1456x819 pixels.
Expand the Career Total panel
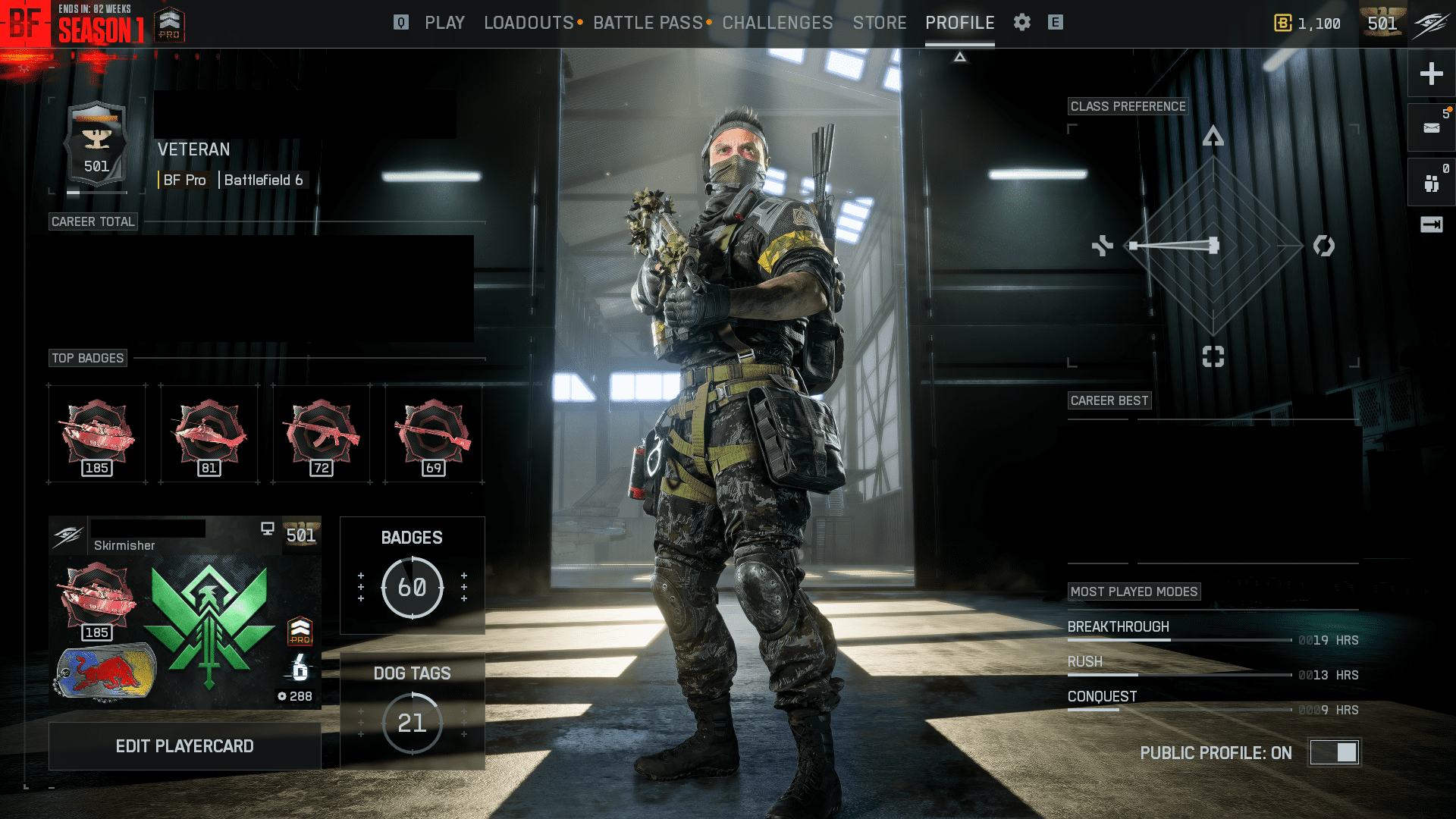click(x=93, y=221)
